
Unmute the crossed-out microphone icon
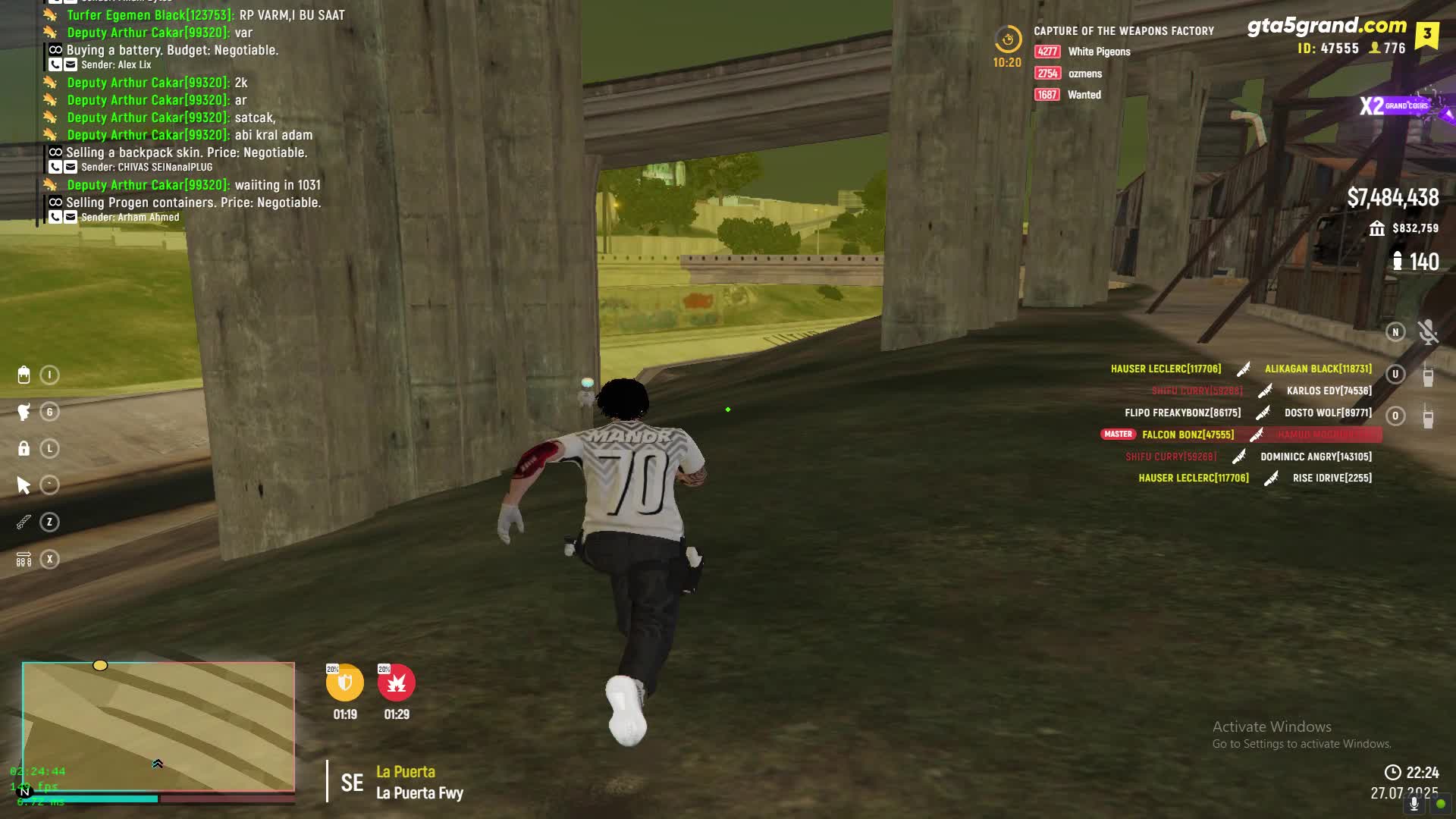1428,332
